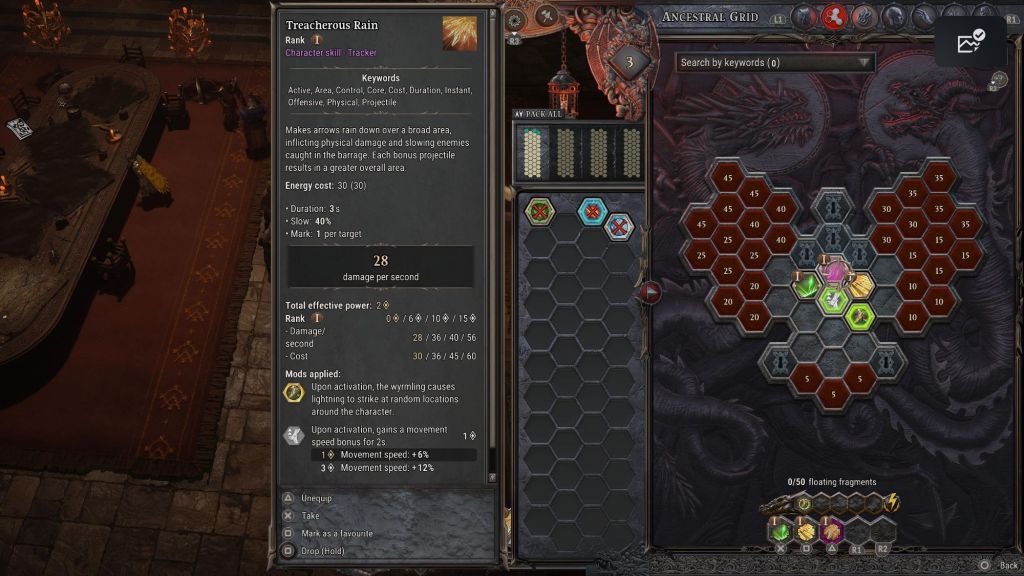Select the bright green modifier hex below the pink skill
The width and height of the screenshot is (1024, 576).
click(x=834, y=300)
